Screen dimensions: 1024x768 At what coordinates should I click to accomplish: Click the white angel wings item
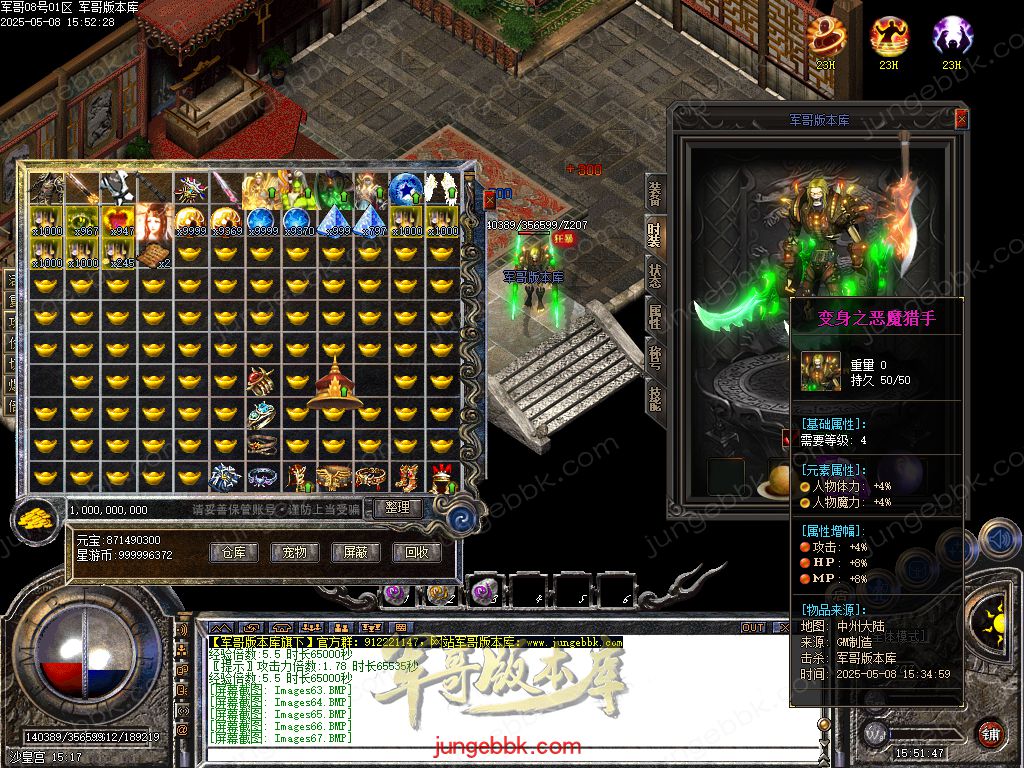[440, 186]
